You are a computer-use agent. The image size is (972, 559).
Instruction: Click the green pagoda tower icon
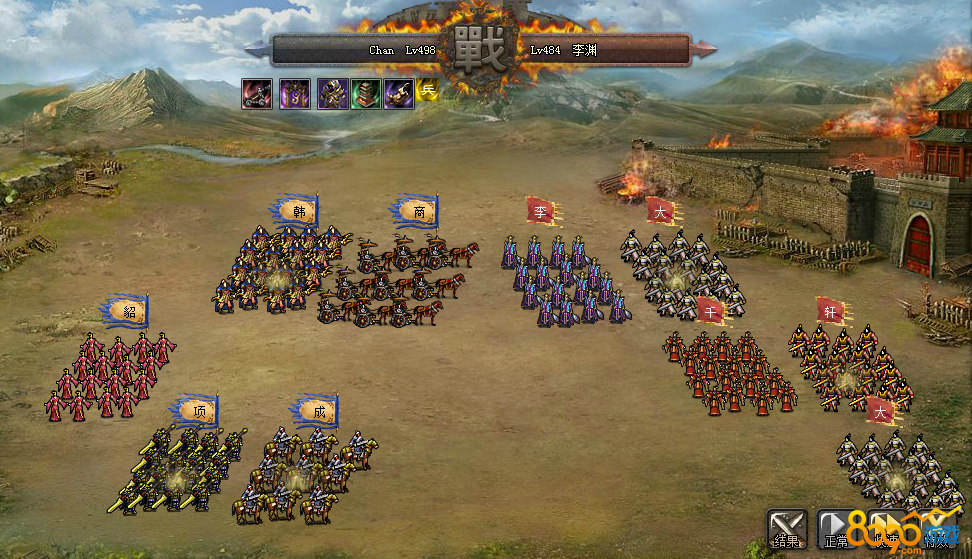click(366, 94)
